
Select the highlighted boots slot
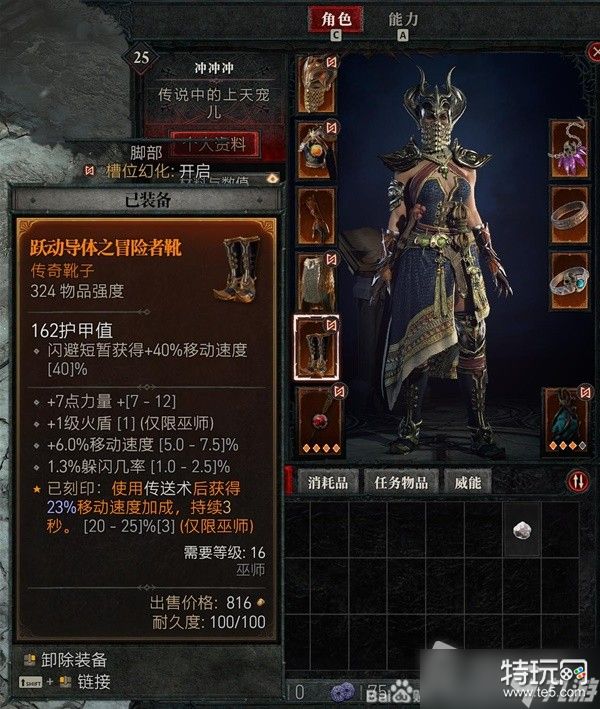(x=316, y=347)
